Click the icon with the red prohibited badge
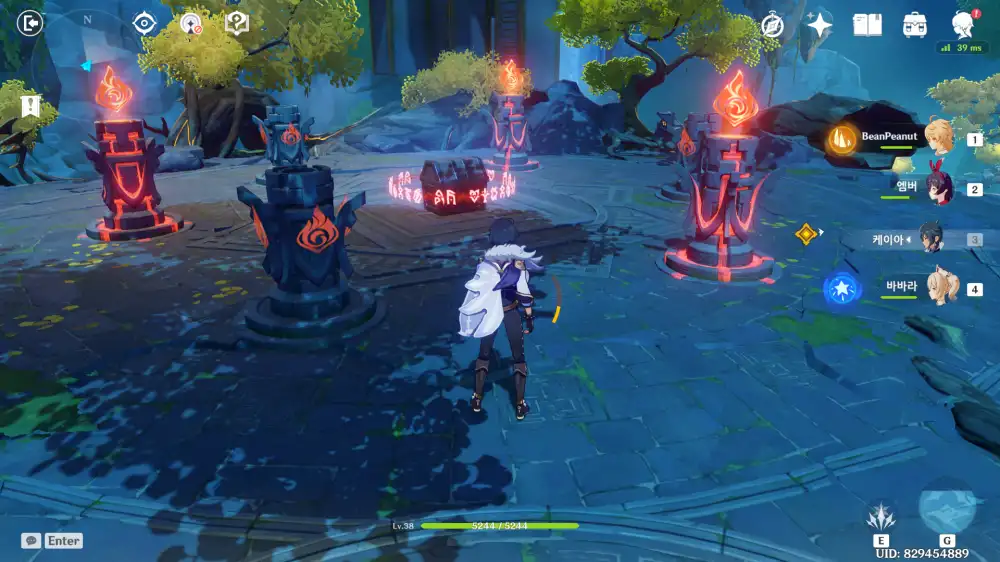 click(191, 23)
